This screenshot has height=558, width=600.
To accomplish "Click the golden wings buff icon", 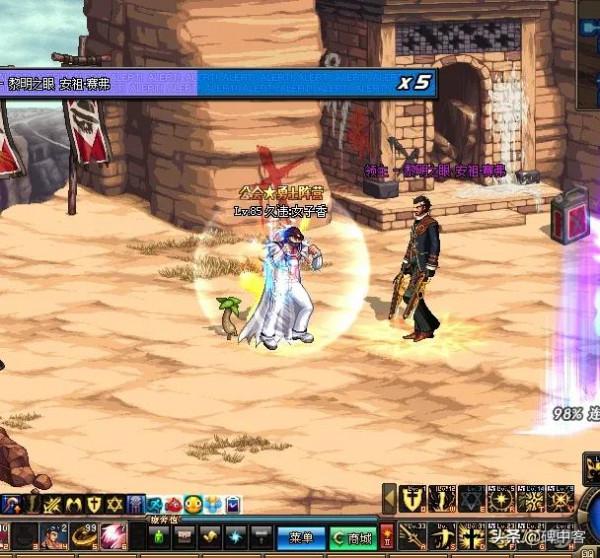I will [x=74, y=505].
